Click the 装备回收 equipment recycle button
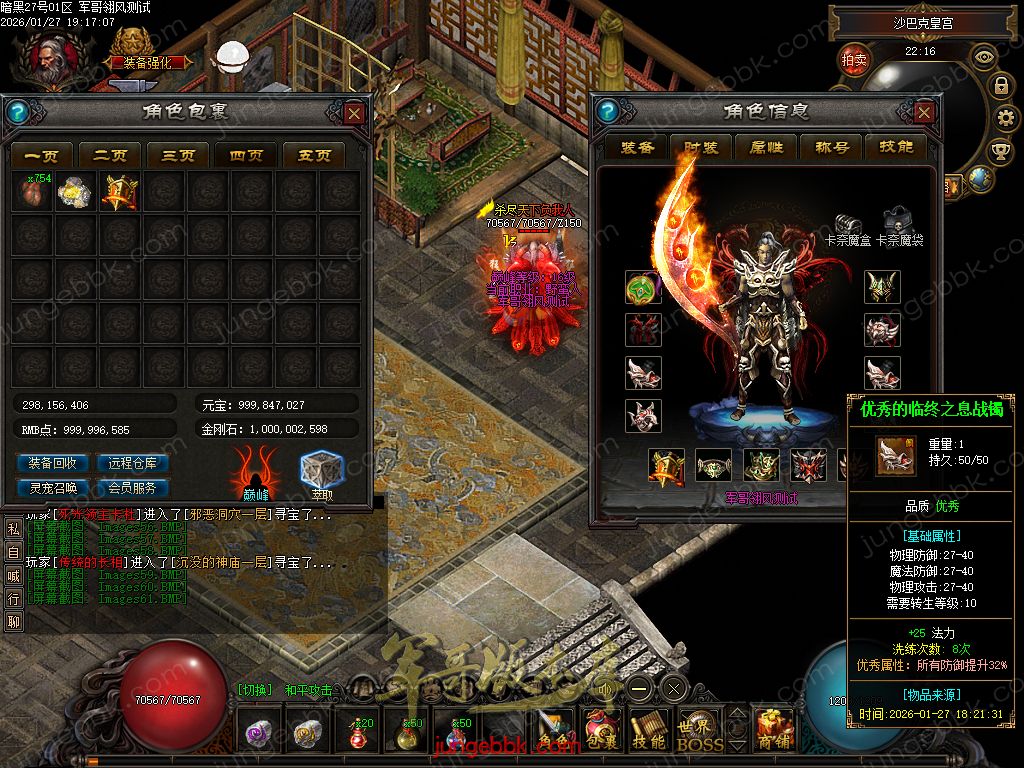Image resolution: width=1024 pixels, height=768 pixels. [x=53, y=463]
